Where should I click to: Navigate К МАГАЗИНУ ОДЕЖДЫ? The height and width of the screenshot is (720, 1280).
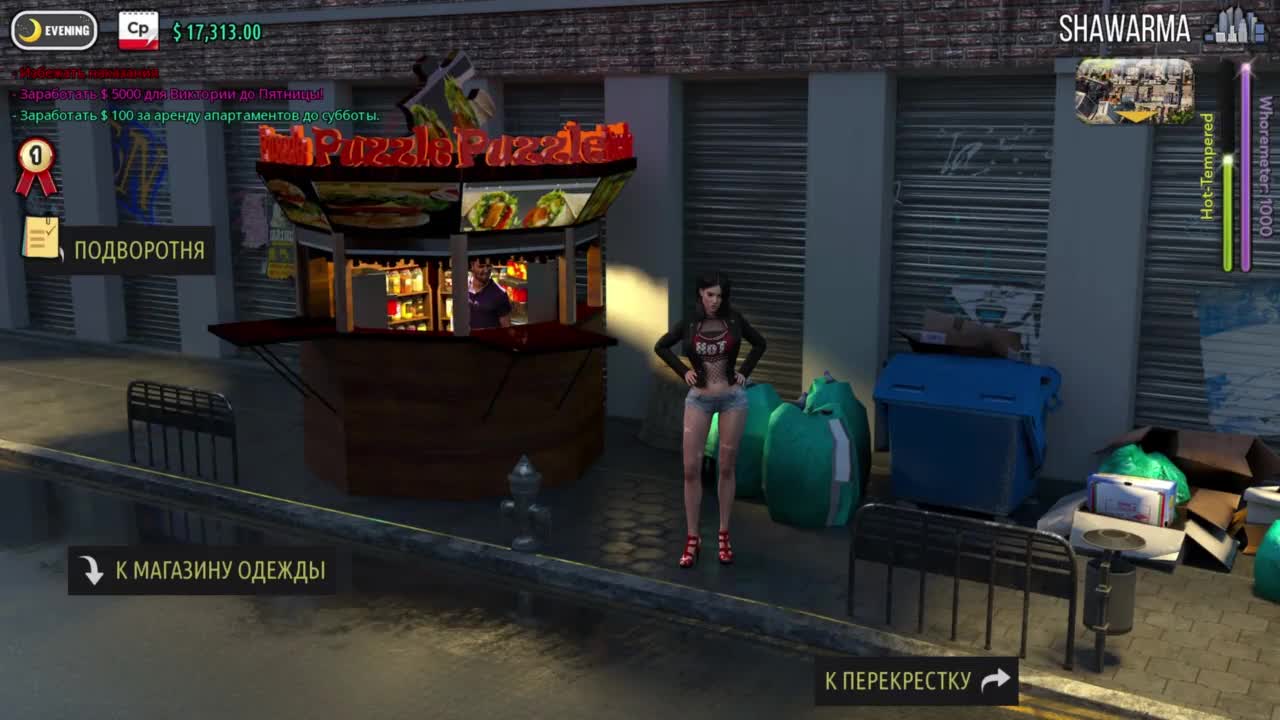point(202,570)
